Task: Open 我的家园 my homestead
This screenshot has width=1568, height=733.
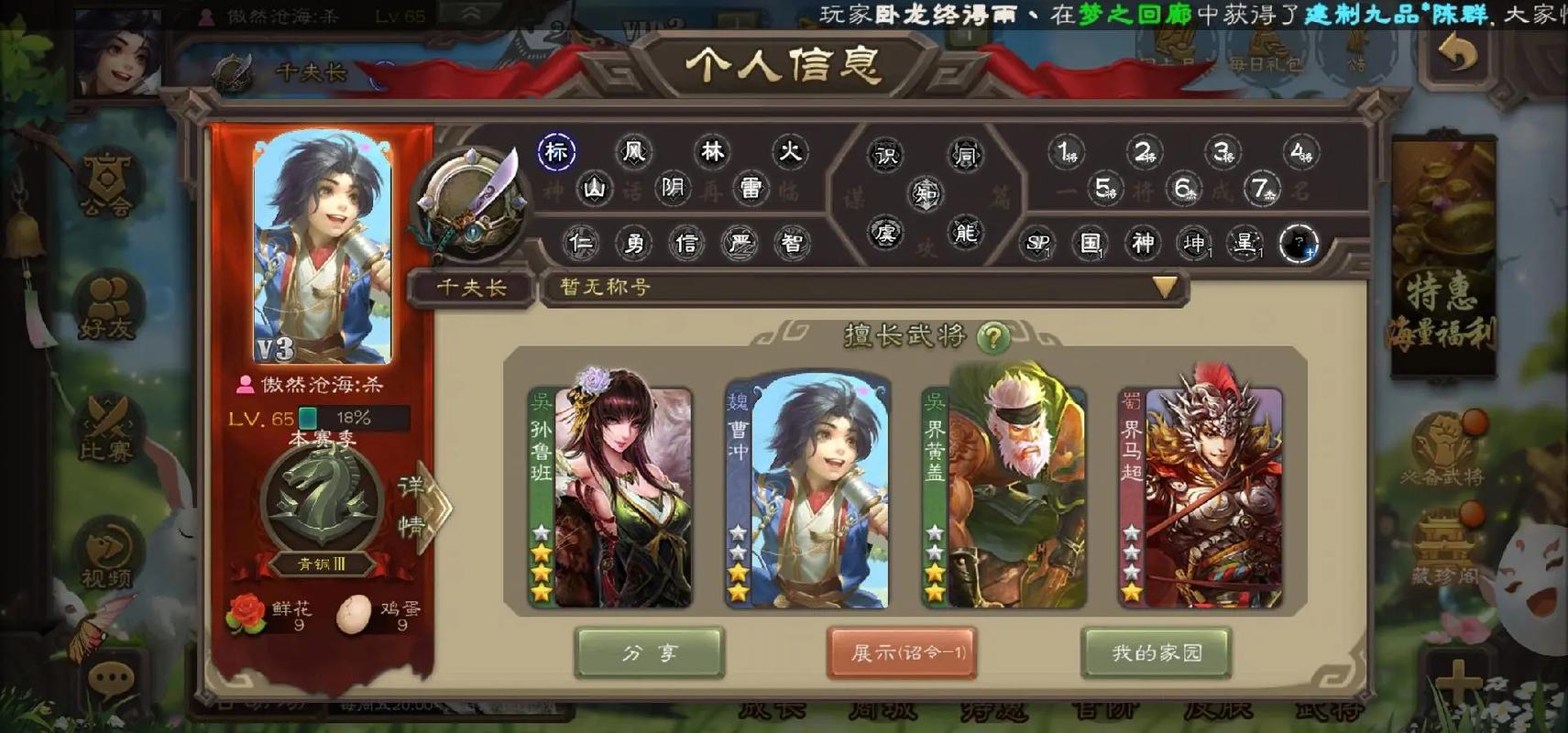Action: [x=1156, y=652]
